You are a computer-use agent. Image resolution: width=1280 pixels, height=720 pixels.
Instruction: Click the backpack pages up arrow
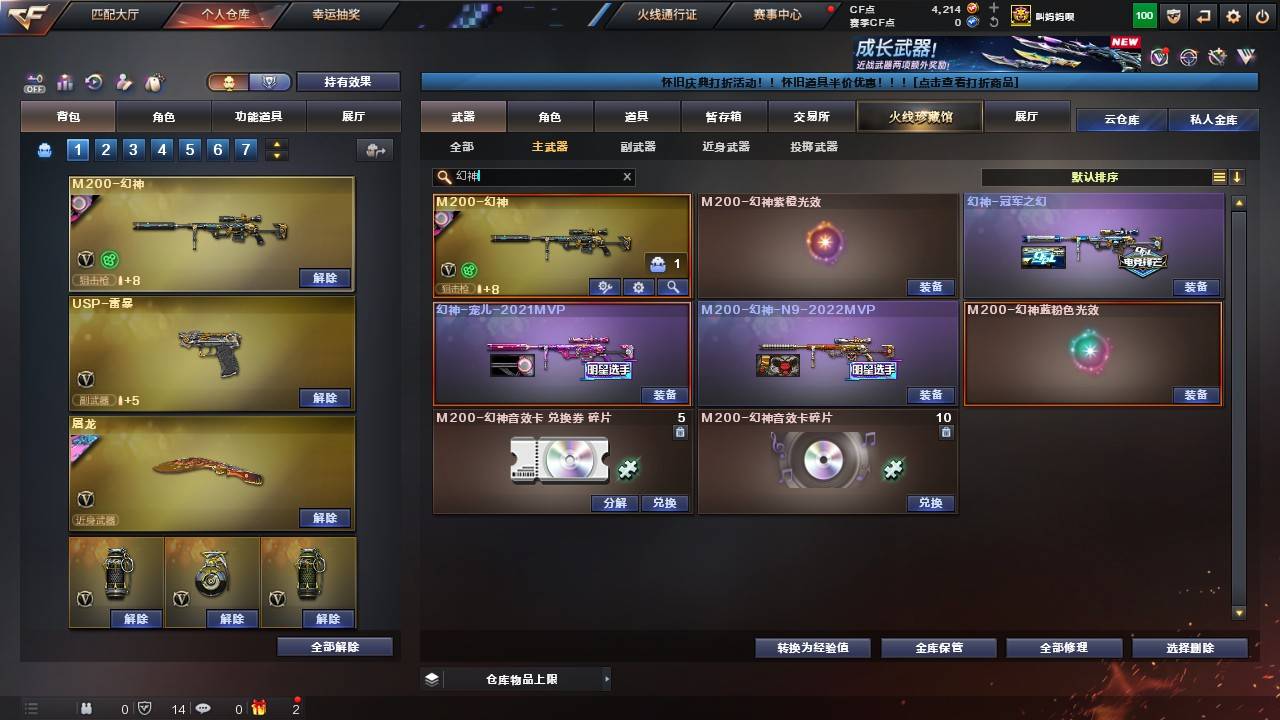[x=276, y=142]
